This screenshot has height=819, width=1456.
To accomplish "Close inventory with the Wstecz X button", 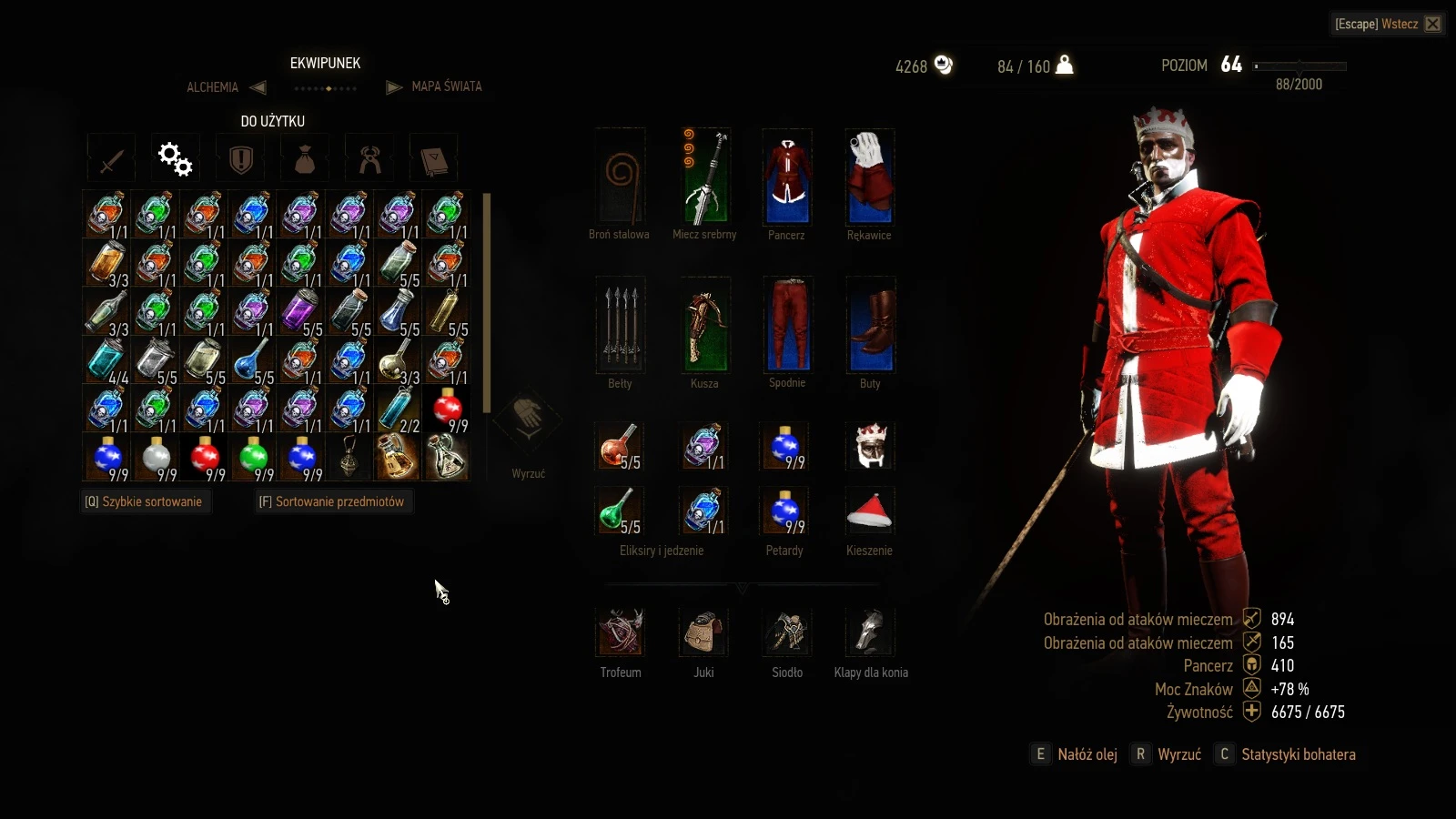I will click(1432, 24).
